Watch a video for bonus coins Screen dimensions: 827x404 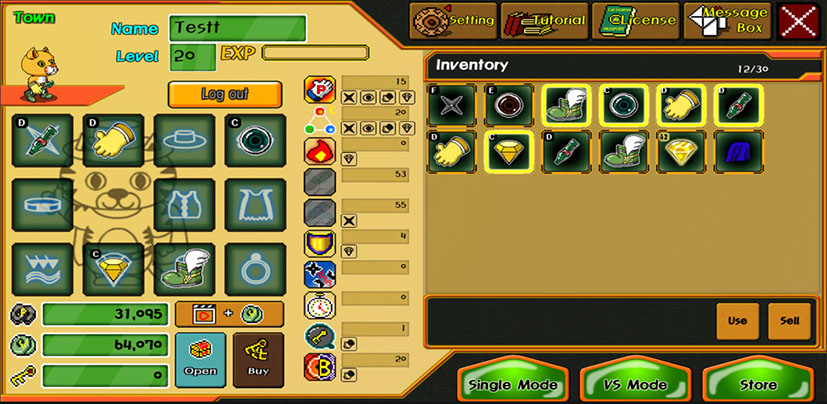(x=229, y=314)
